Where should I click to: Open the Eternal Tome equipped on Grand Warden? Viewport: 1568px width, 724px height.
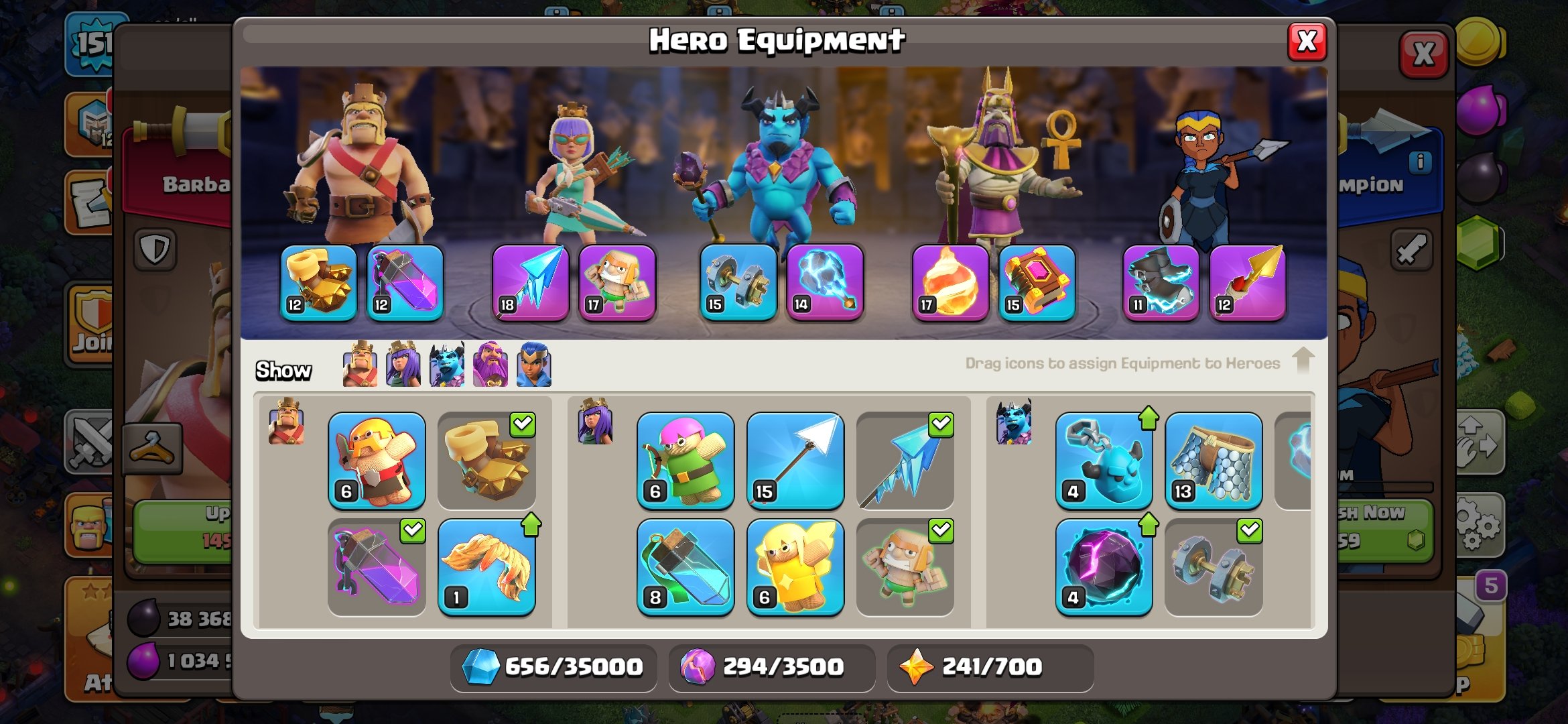pyautogui.click(x=1036, y=282)
